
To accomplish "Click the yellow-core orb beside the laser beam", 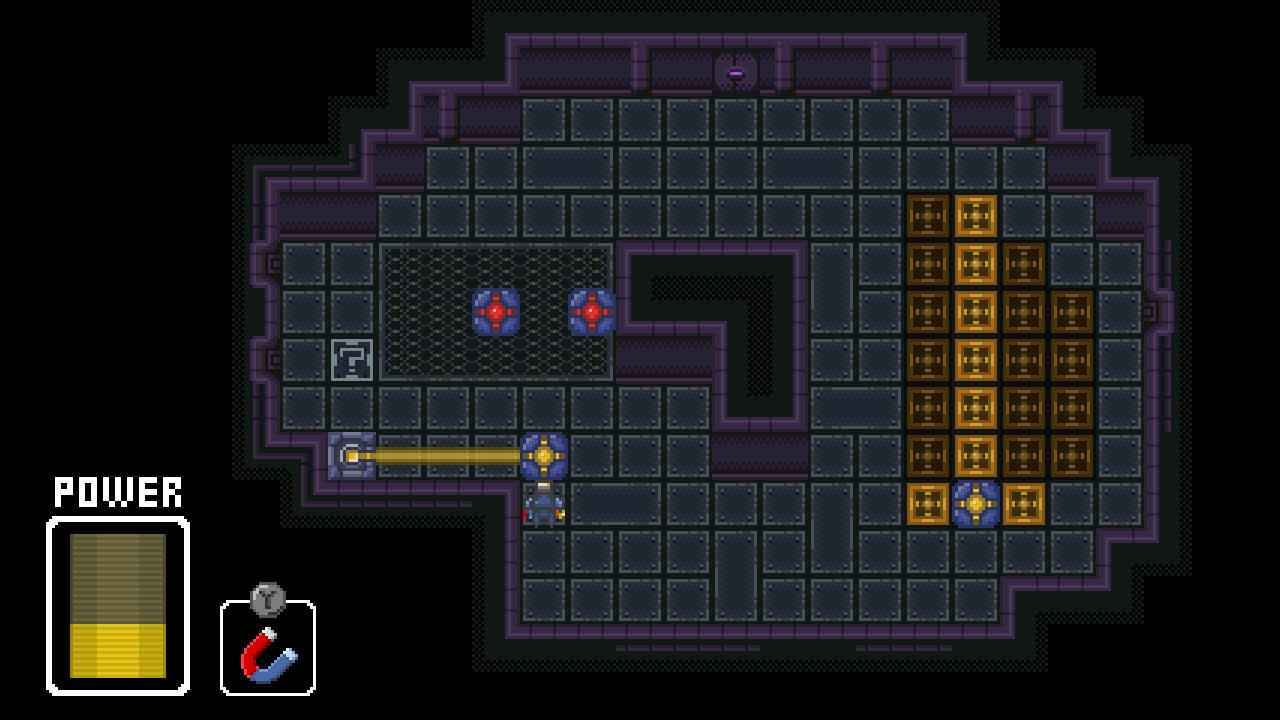I will [543, 457].
